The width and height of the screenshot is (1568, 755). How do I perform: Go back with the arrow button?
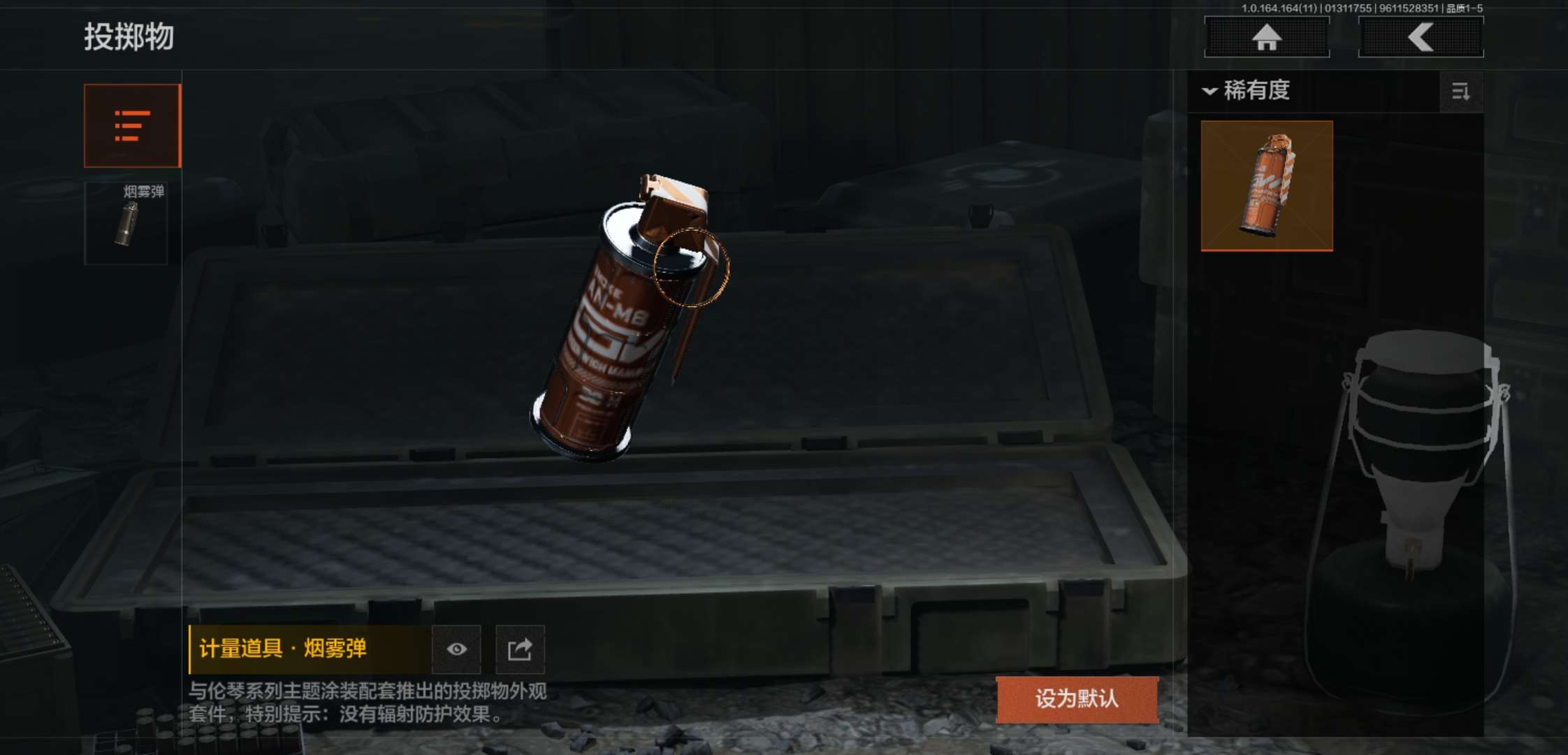1421,37
